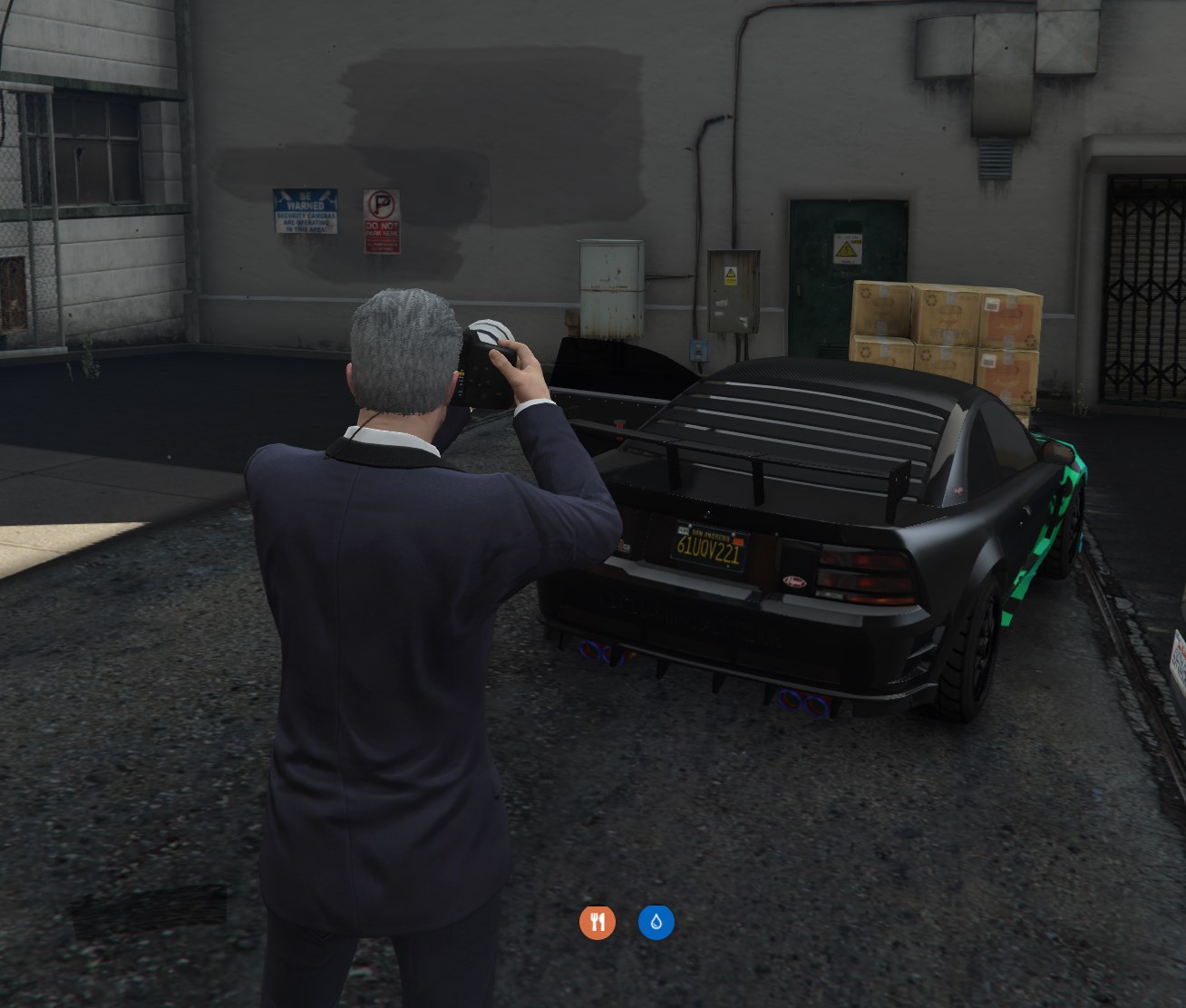Viewport: 1186px width, 1008px height.
Task: Select the blue thirst water drop icon
Action: coord(656,923)
